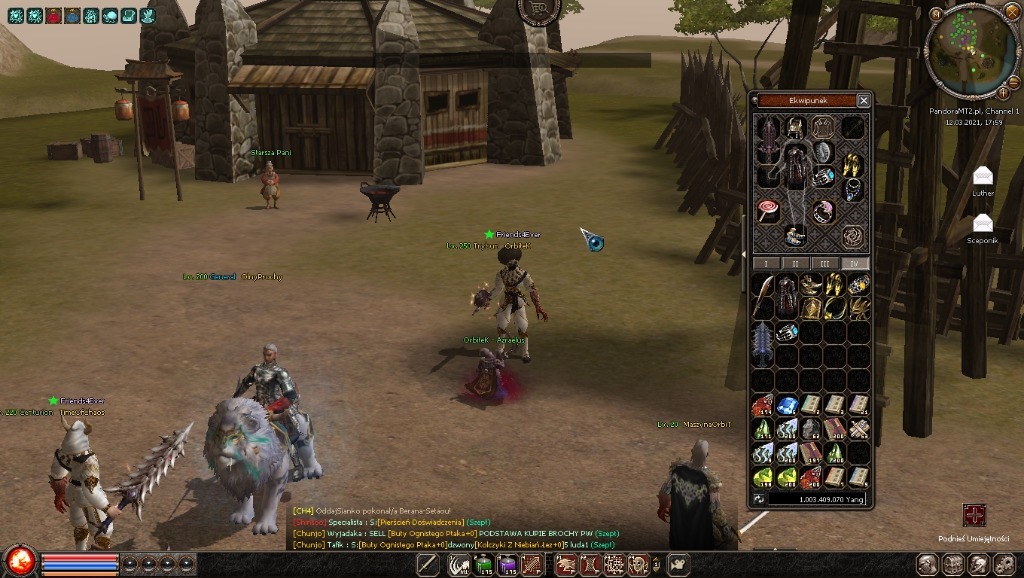1024x578 pixels.
Task: Click the Podnieś Umiejętności skill-up button
Action: 974,516
